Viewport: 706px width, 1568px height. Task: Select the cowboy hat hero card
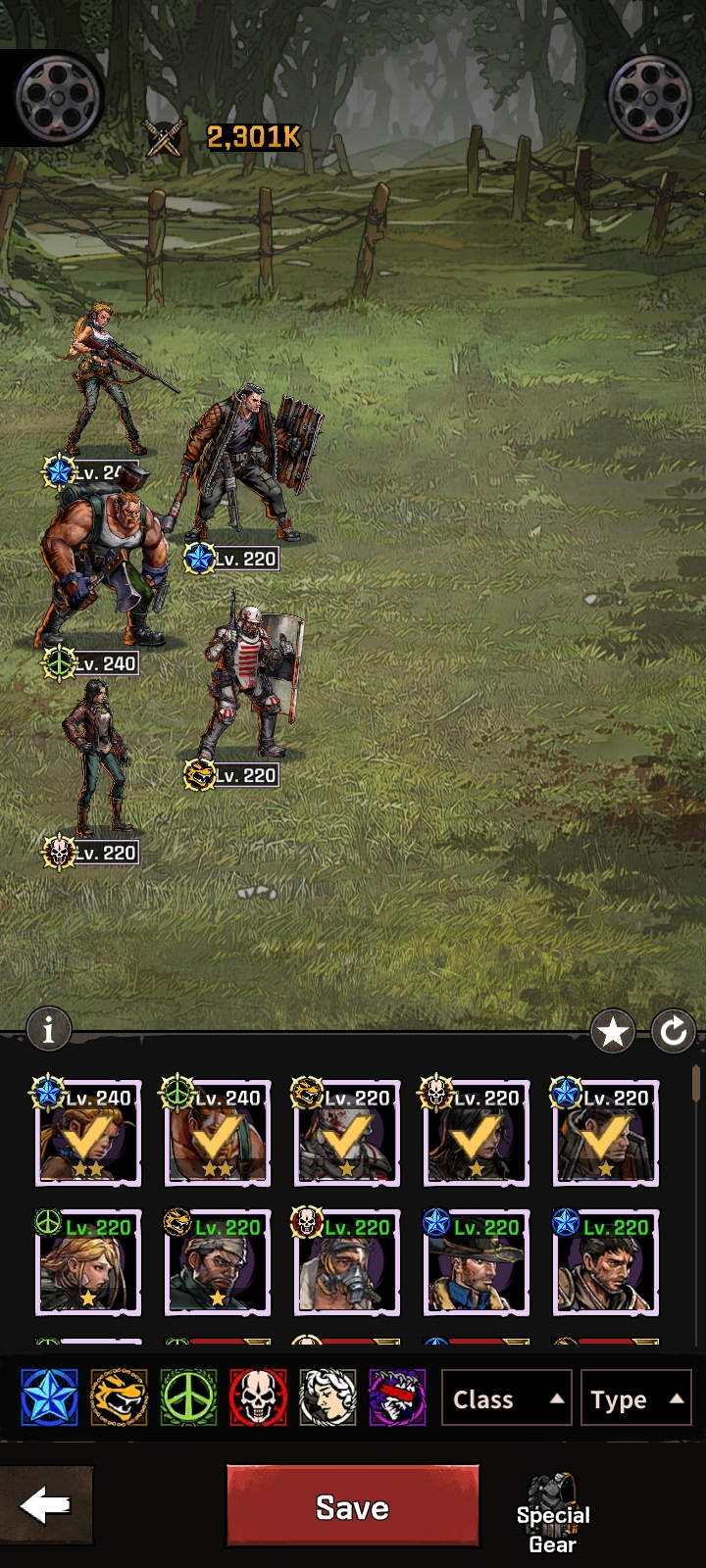tap(477, 1262)
